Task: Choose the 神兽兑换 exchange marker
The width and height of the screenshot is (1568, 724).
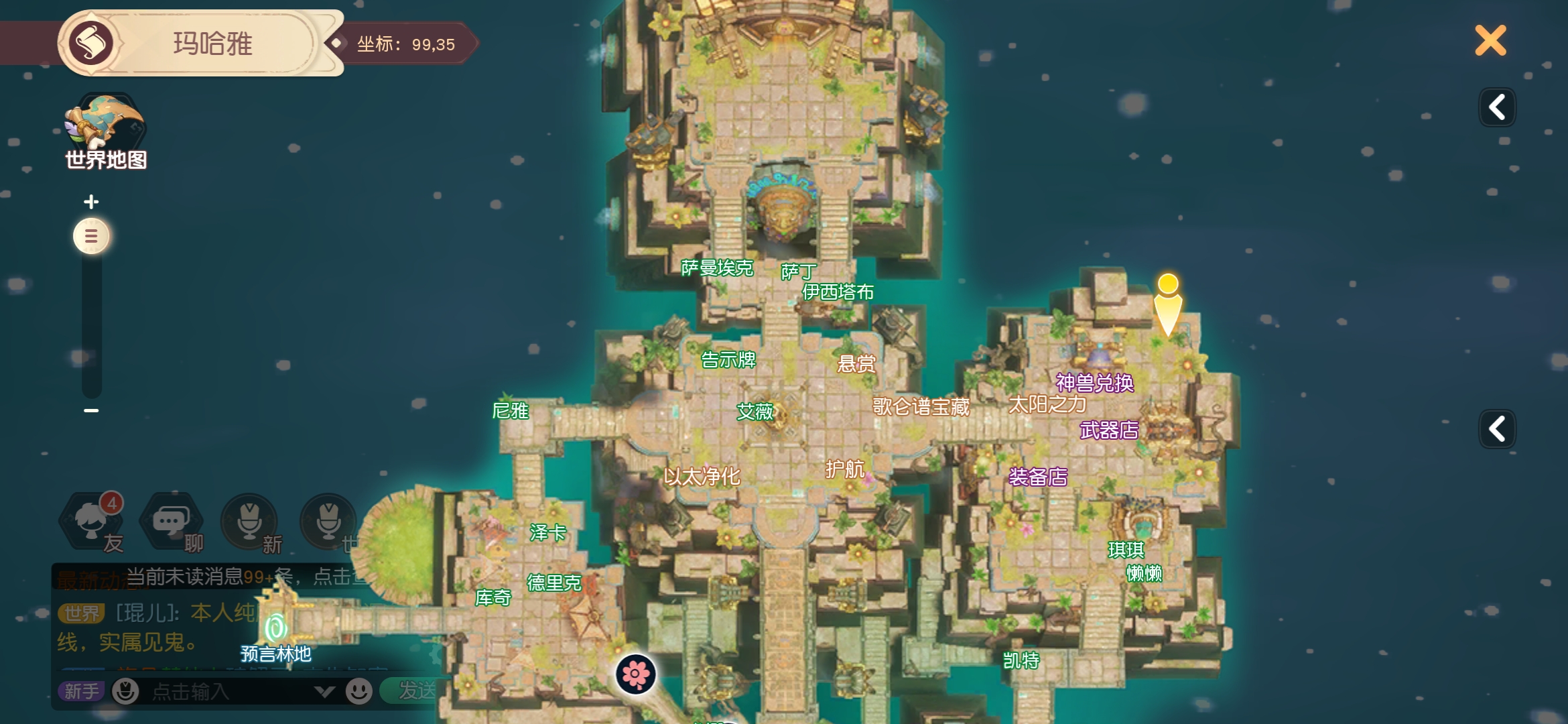Action: (1094, 383)
